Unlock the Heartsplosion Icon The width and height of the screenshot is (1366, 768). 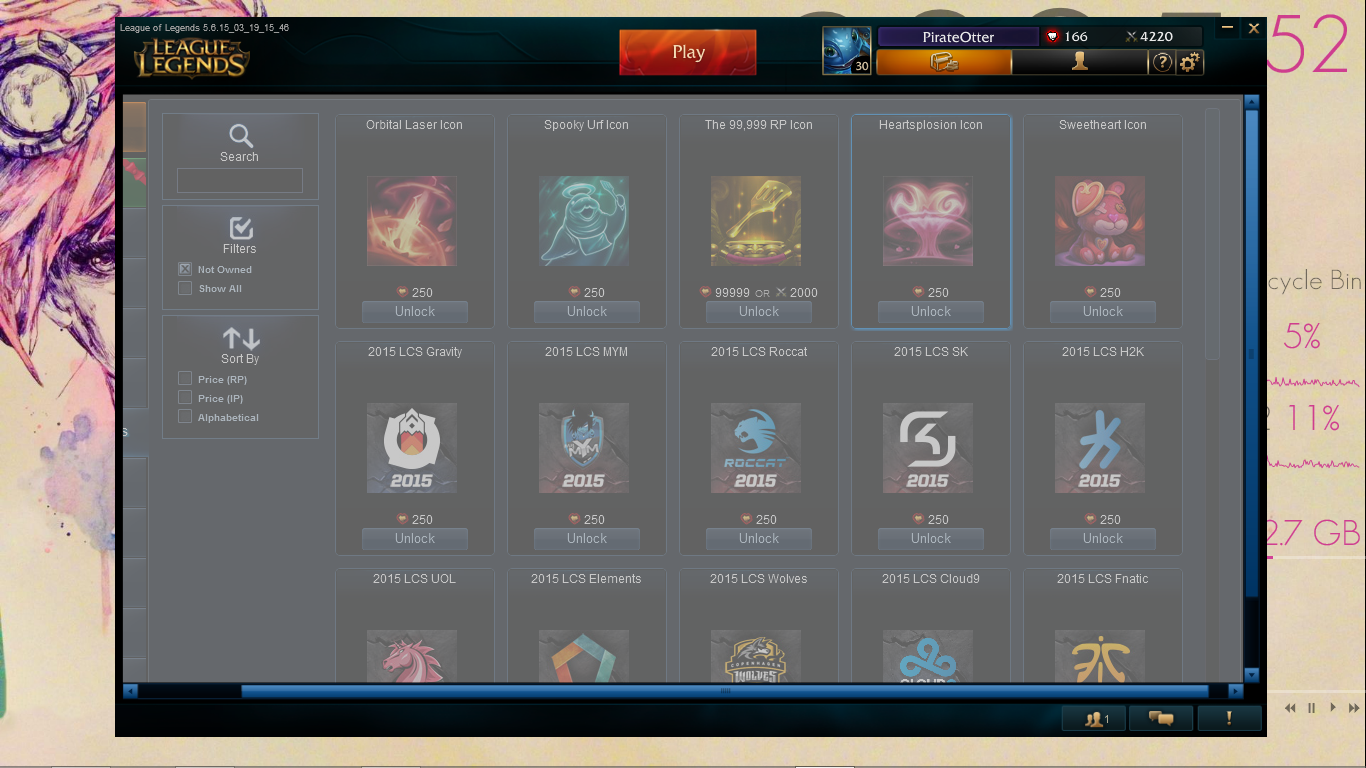[929, 311]
